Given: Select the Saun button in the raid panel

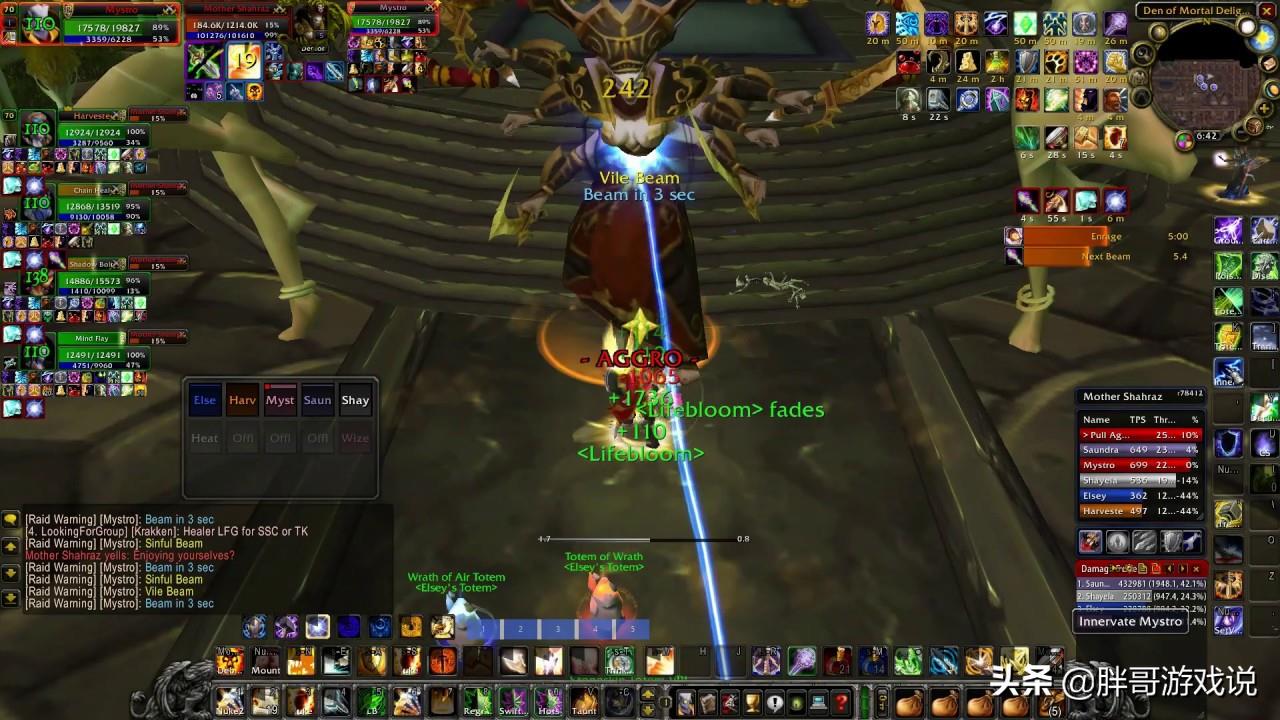Looking at the screenshot, I should 317,400.
